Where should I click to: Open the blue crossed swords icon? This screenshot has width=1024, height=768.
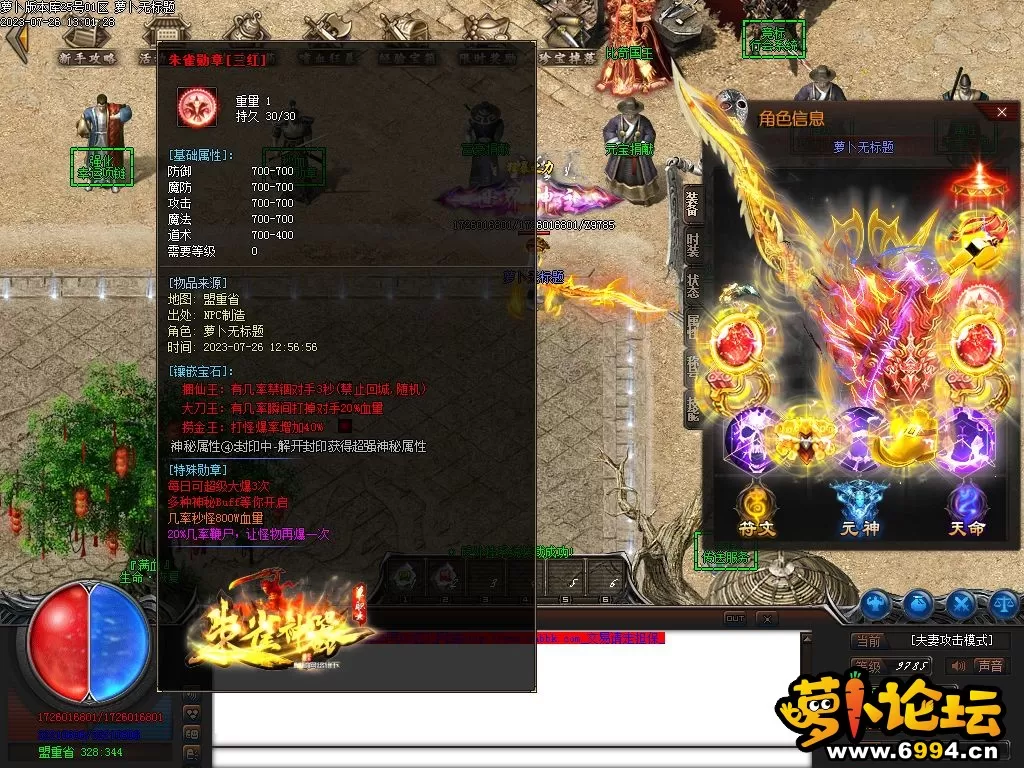(961, 603)
